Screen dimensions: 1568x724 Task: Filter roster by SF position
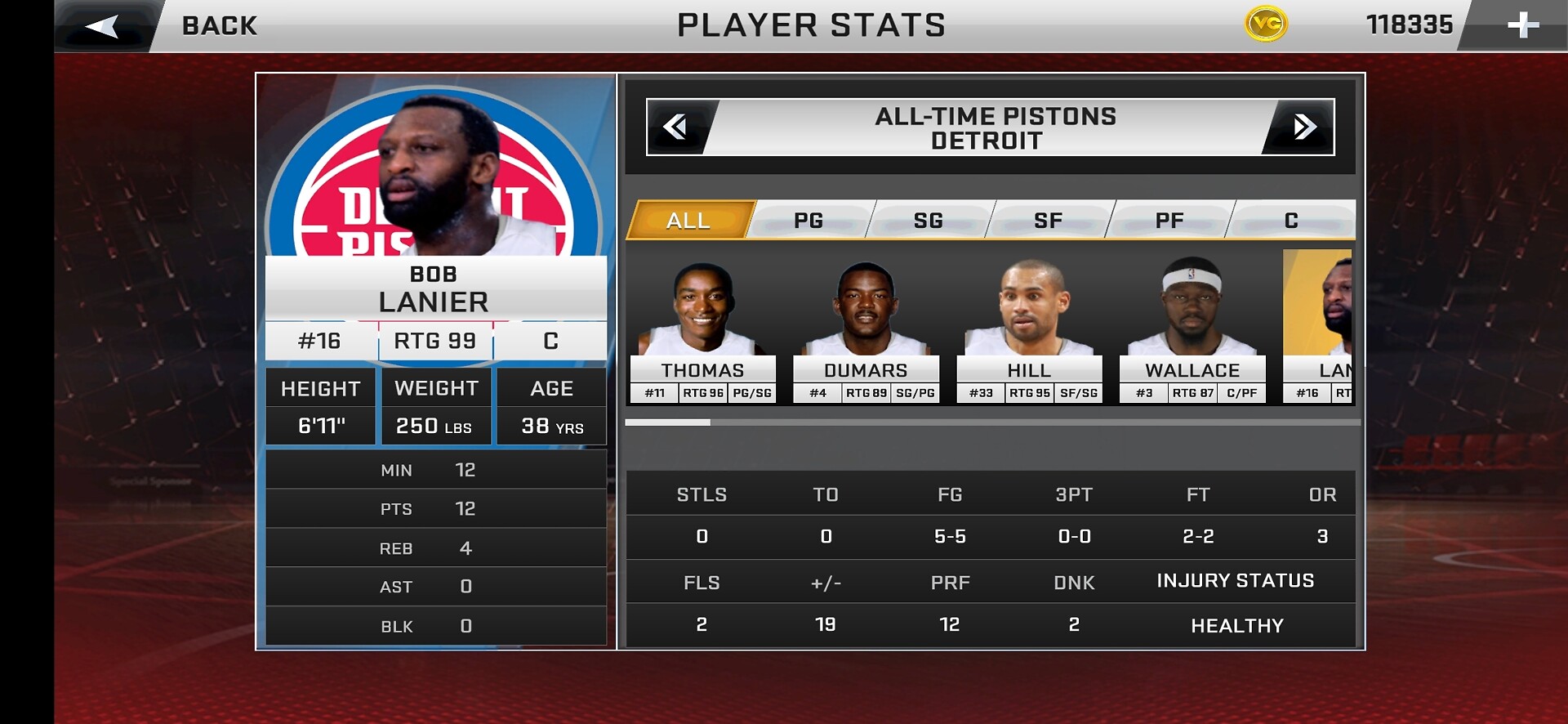[1049, 220]
